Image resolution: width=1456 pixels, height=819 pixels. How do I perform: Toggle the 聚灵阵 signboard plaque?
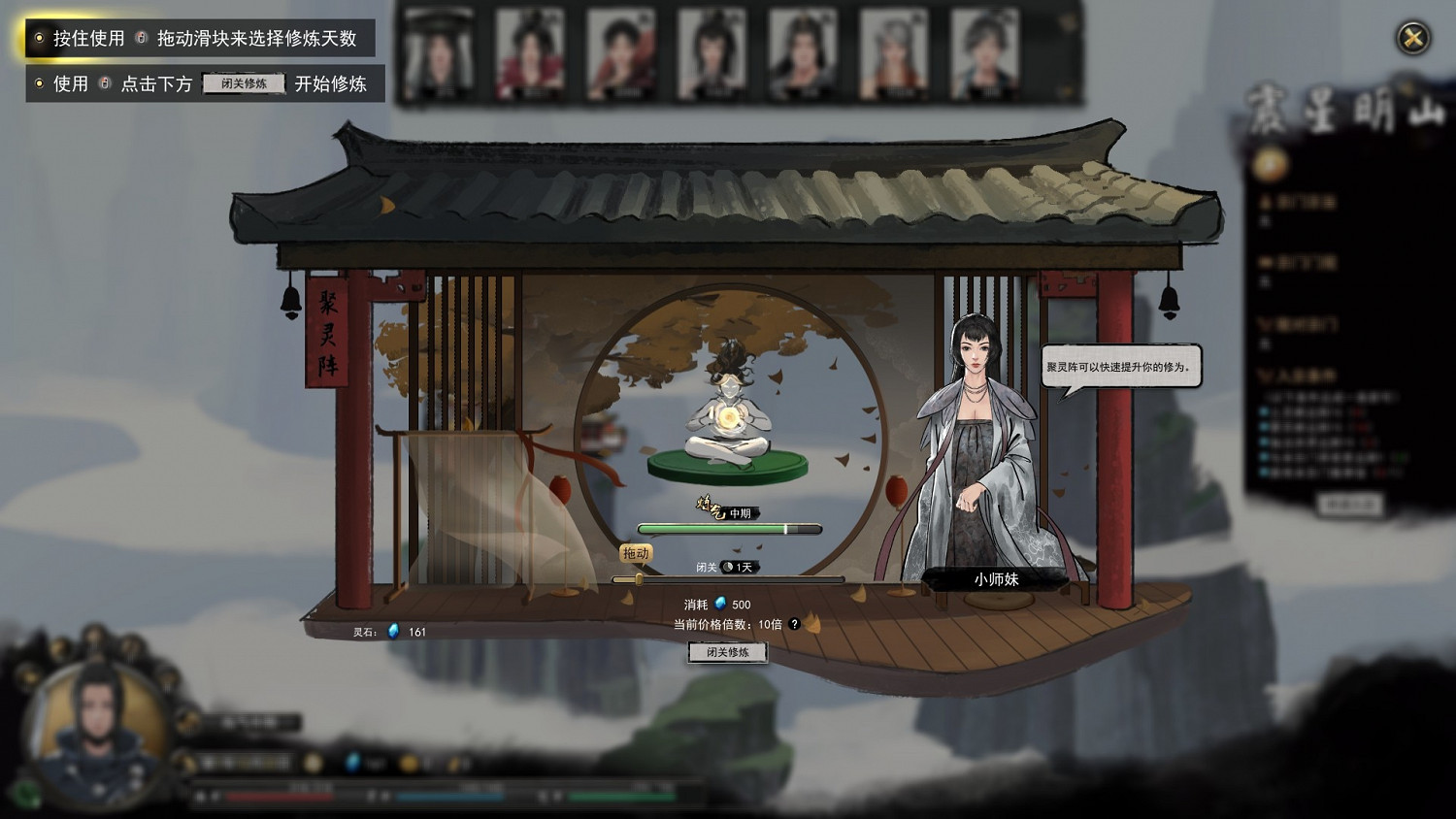pyautogui.click(x=328, y=335)
